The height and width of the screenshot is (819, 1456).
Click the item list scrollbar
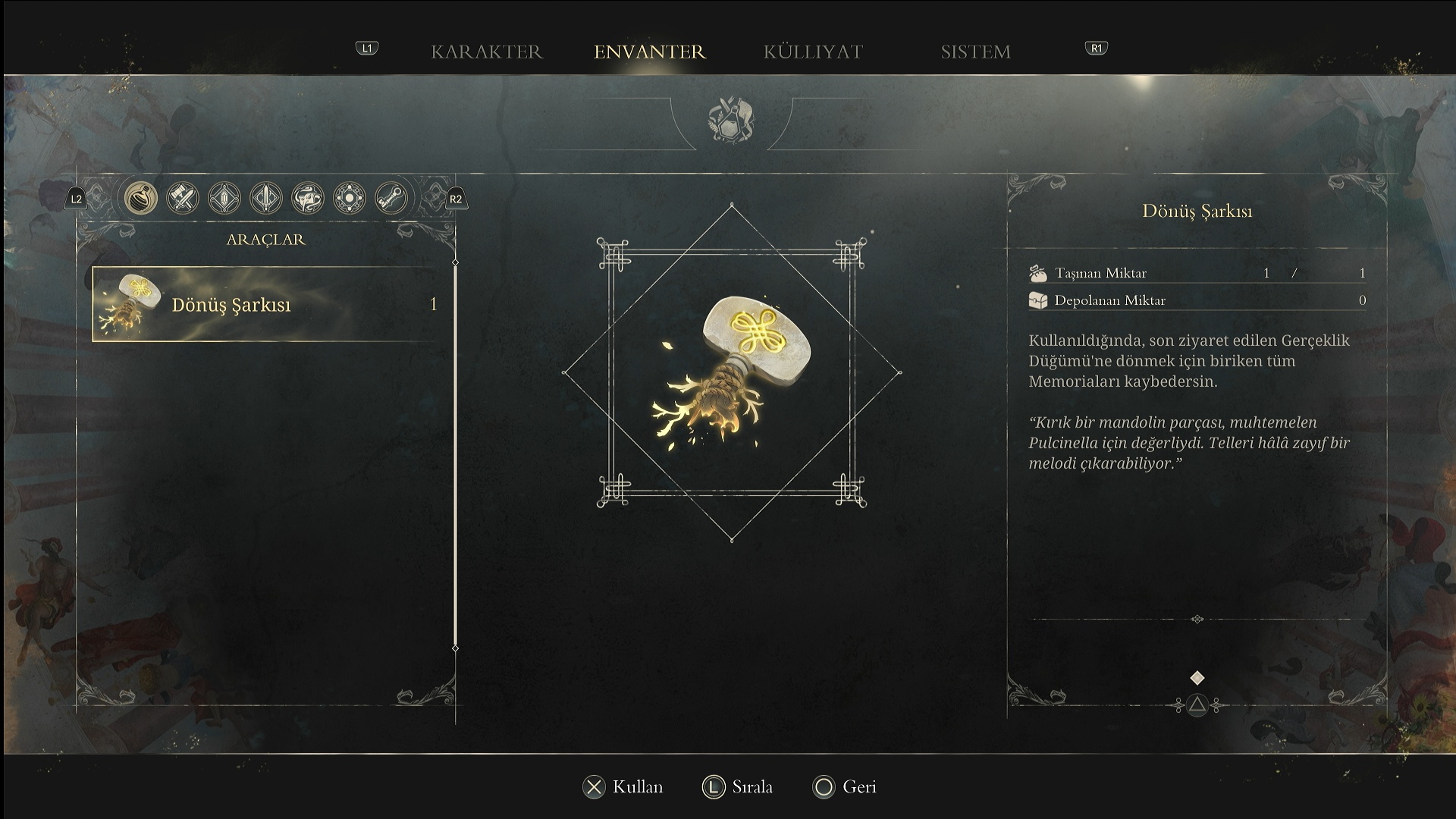[x=455, y=455]
